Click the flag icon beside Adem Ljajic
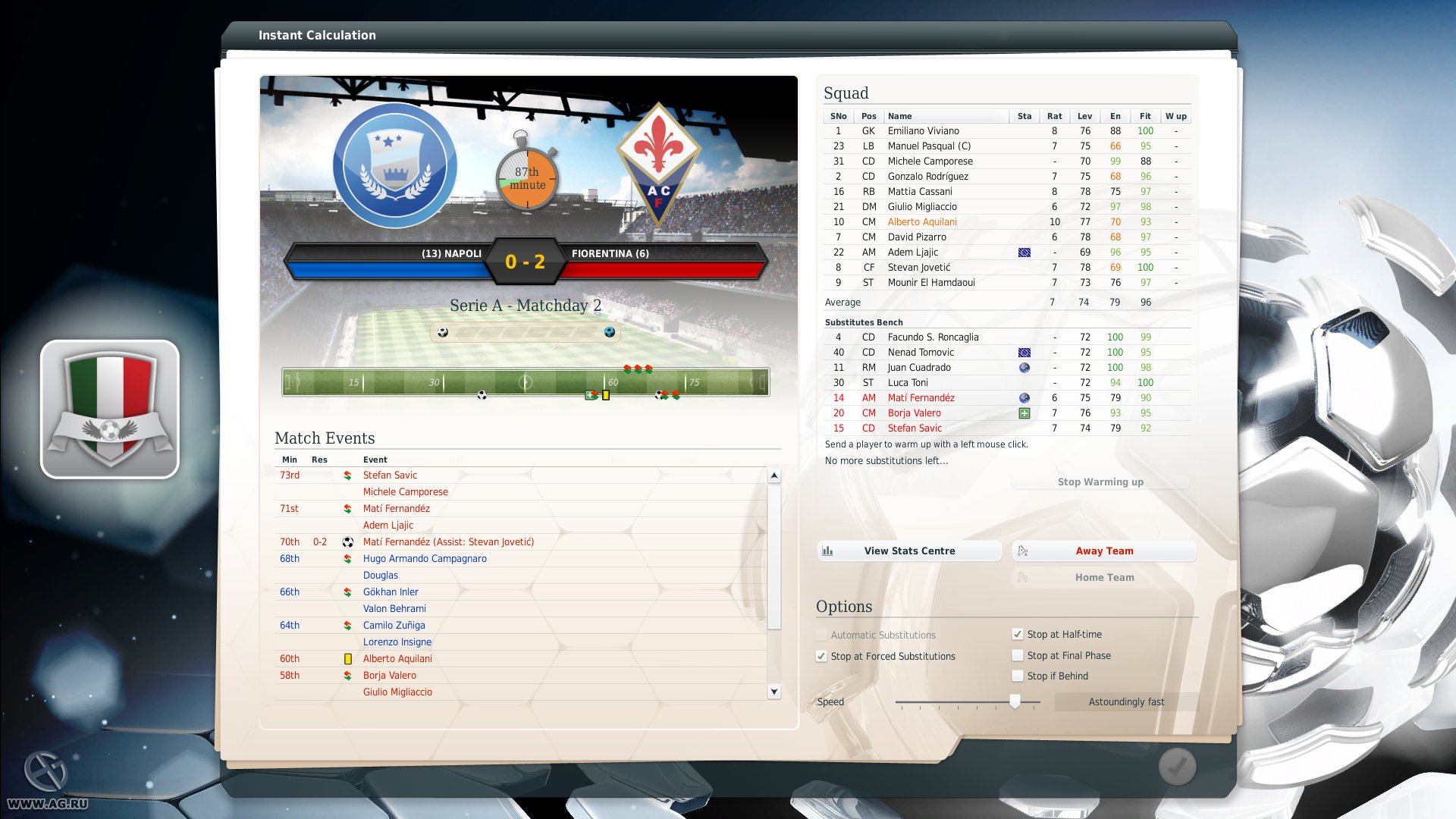The image size is (1456, 819). [1025, 252]
